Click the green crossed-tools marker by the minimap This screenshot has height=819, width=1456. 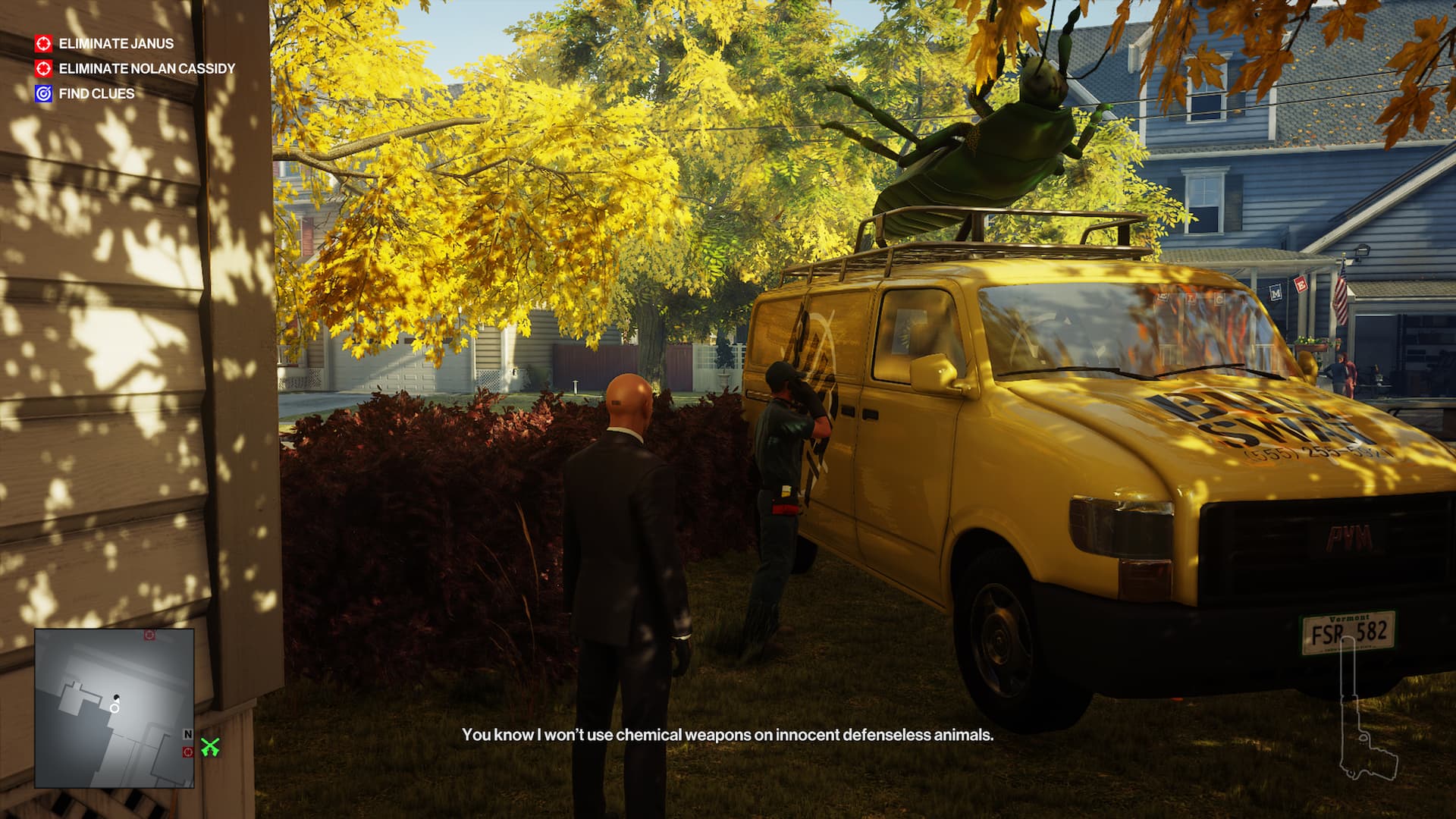210,748
